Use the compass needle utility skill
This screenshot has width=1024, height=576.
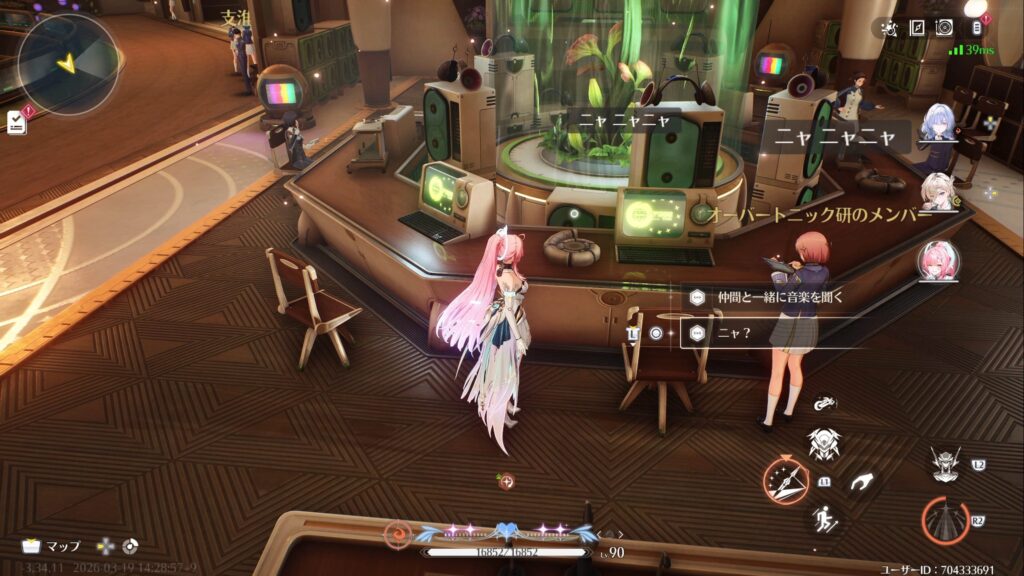pyautogui.click(x=786, y=481)
